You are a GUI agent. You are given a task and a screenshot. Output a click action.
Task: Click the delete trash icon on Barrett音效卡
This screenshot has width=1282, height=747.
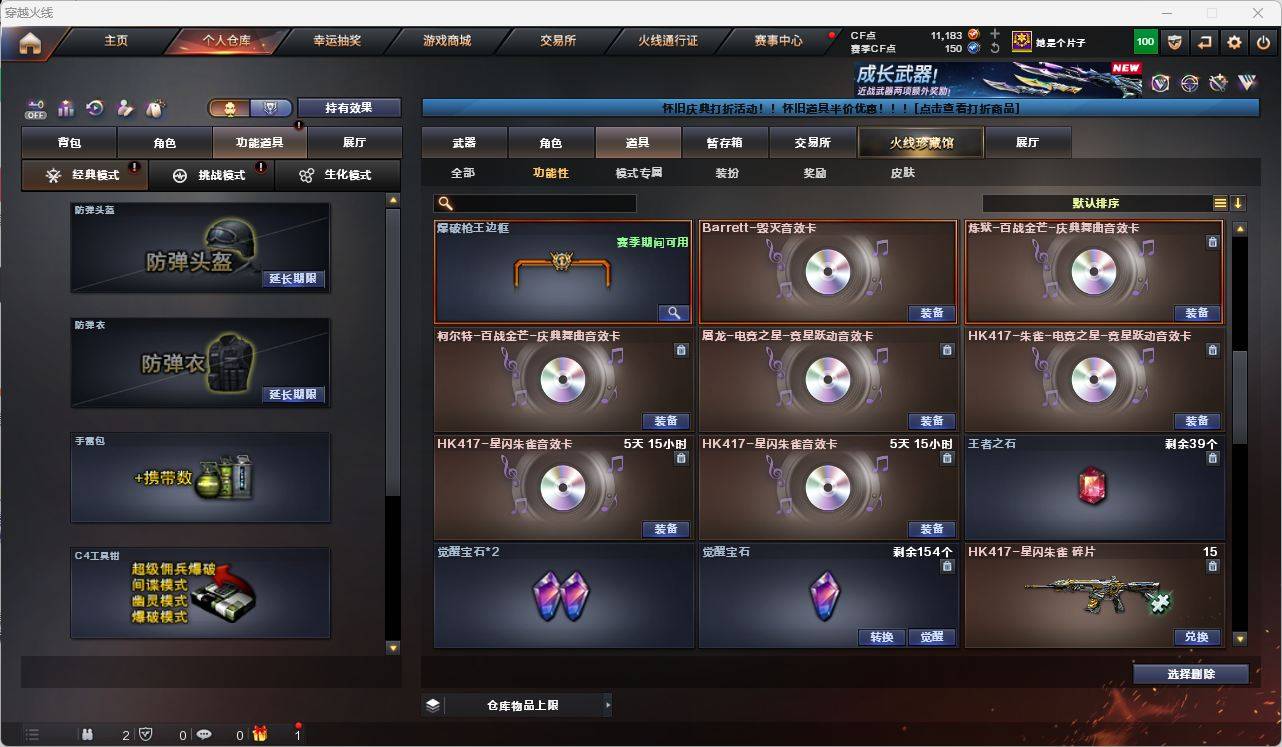946,242
